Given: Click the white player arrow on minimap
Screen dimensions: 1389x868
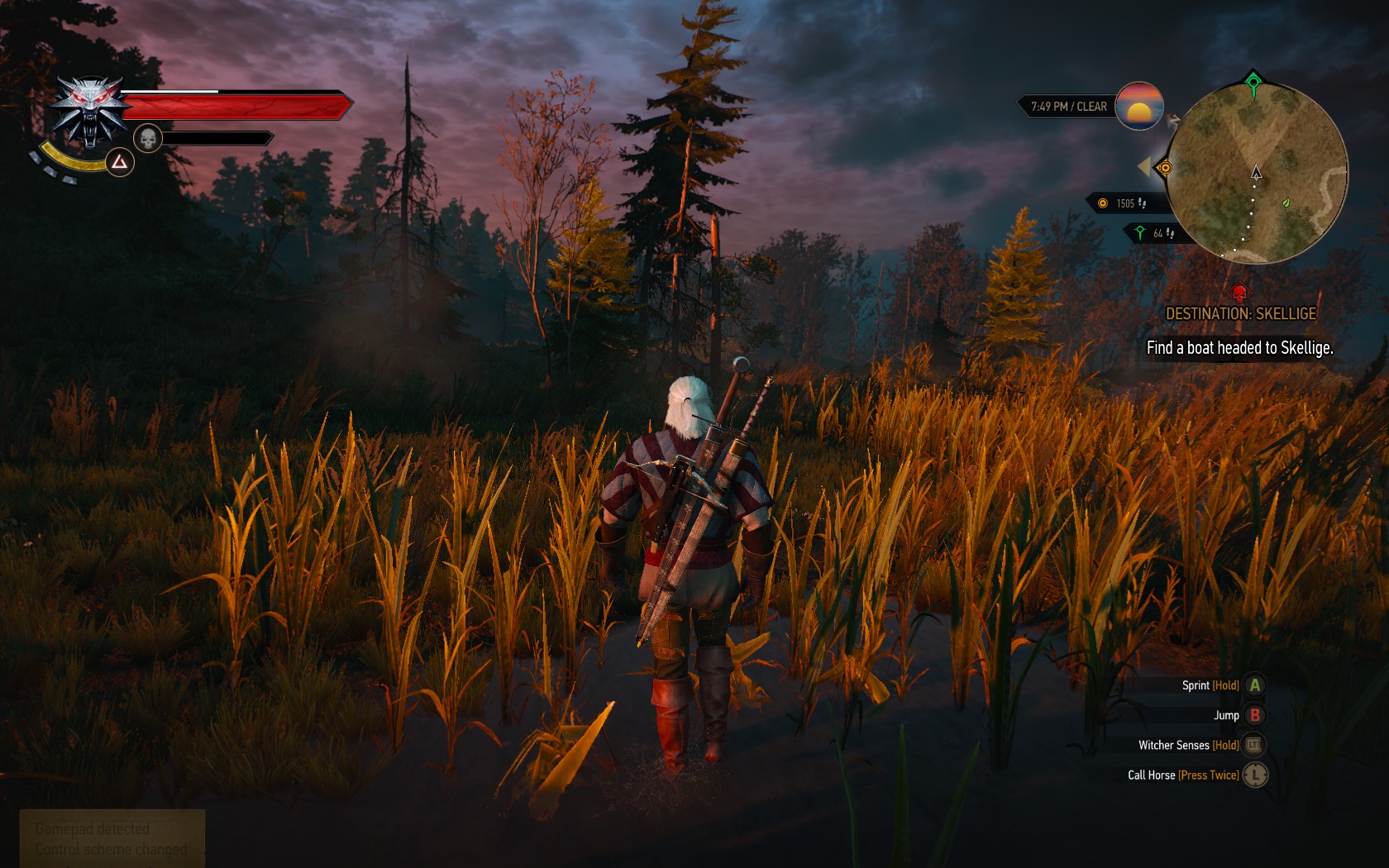Looking at the screenshot, I should (x=1257, y=173).
